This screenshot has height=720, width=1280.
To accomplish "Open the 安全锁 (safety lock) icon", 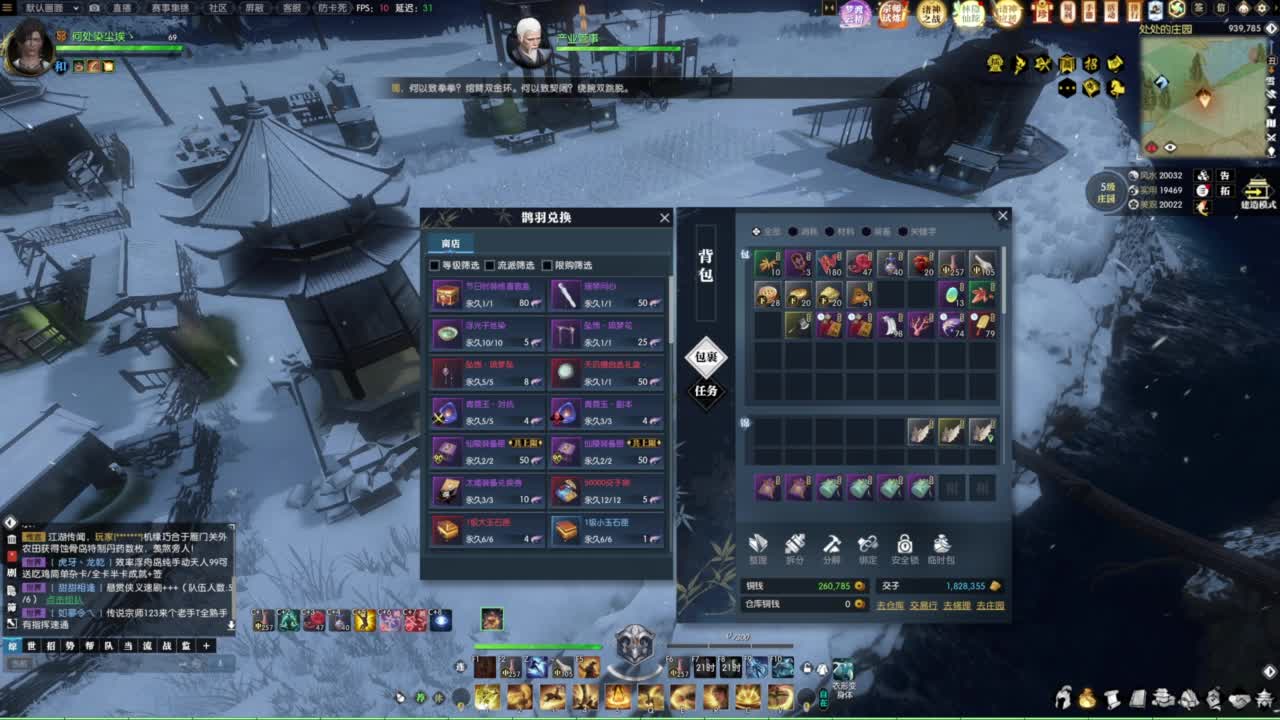I will 906,545.
